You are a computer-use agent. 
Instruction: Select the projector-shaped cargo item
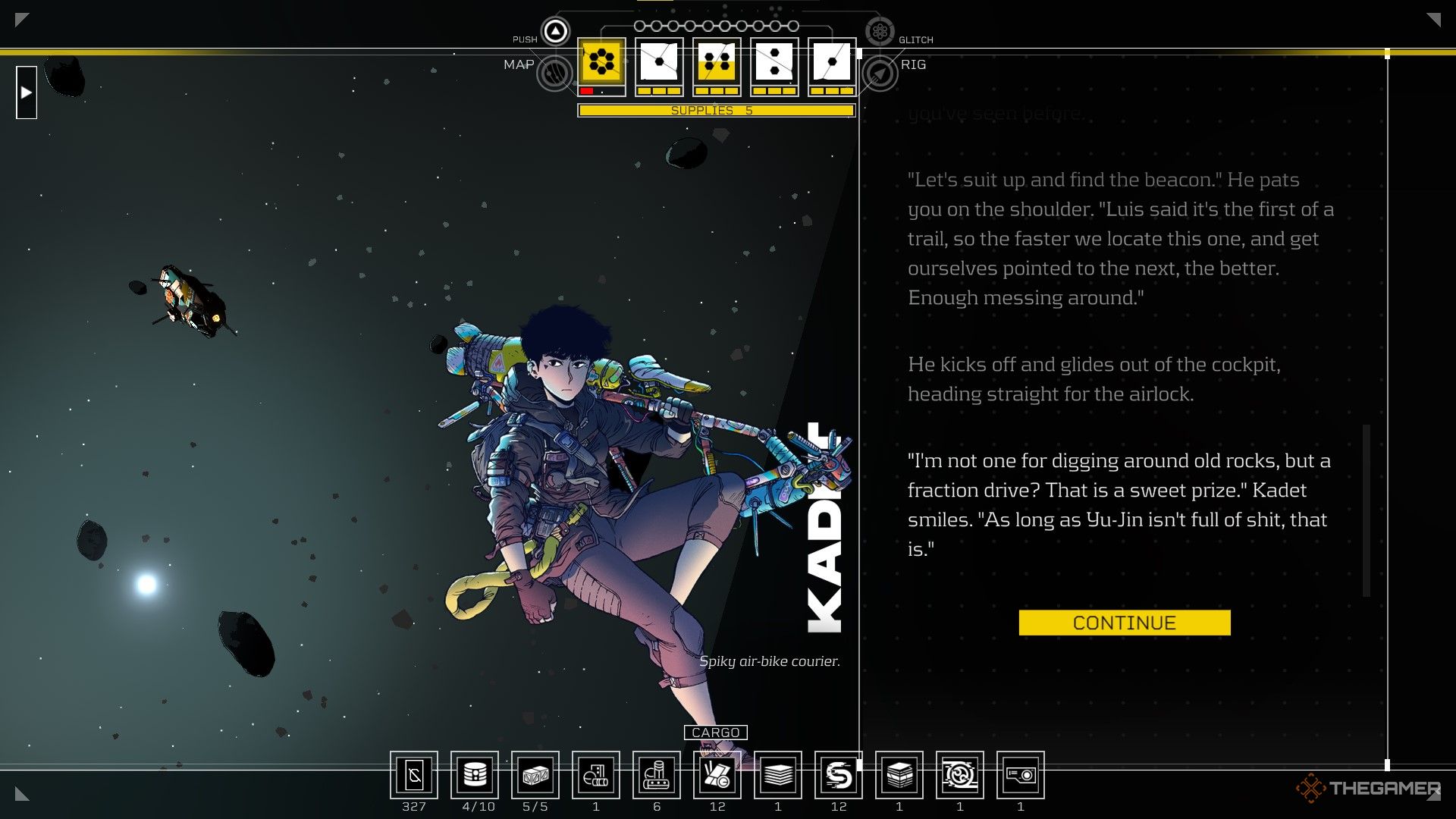click(1021, 775)
